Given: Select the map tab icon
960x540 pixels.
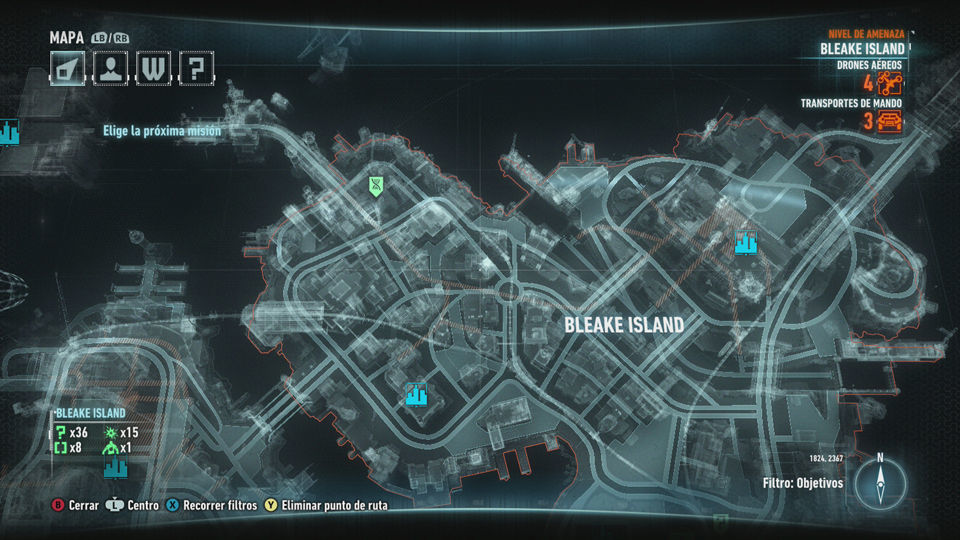Looking at the screenshot, I should tap(67, 68).
